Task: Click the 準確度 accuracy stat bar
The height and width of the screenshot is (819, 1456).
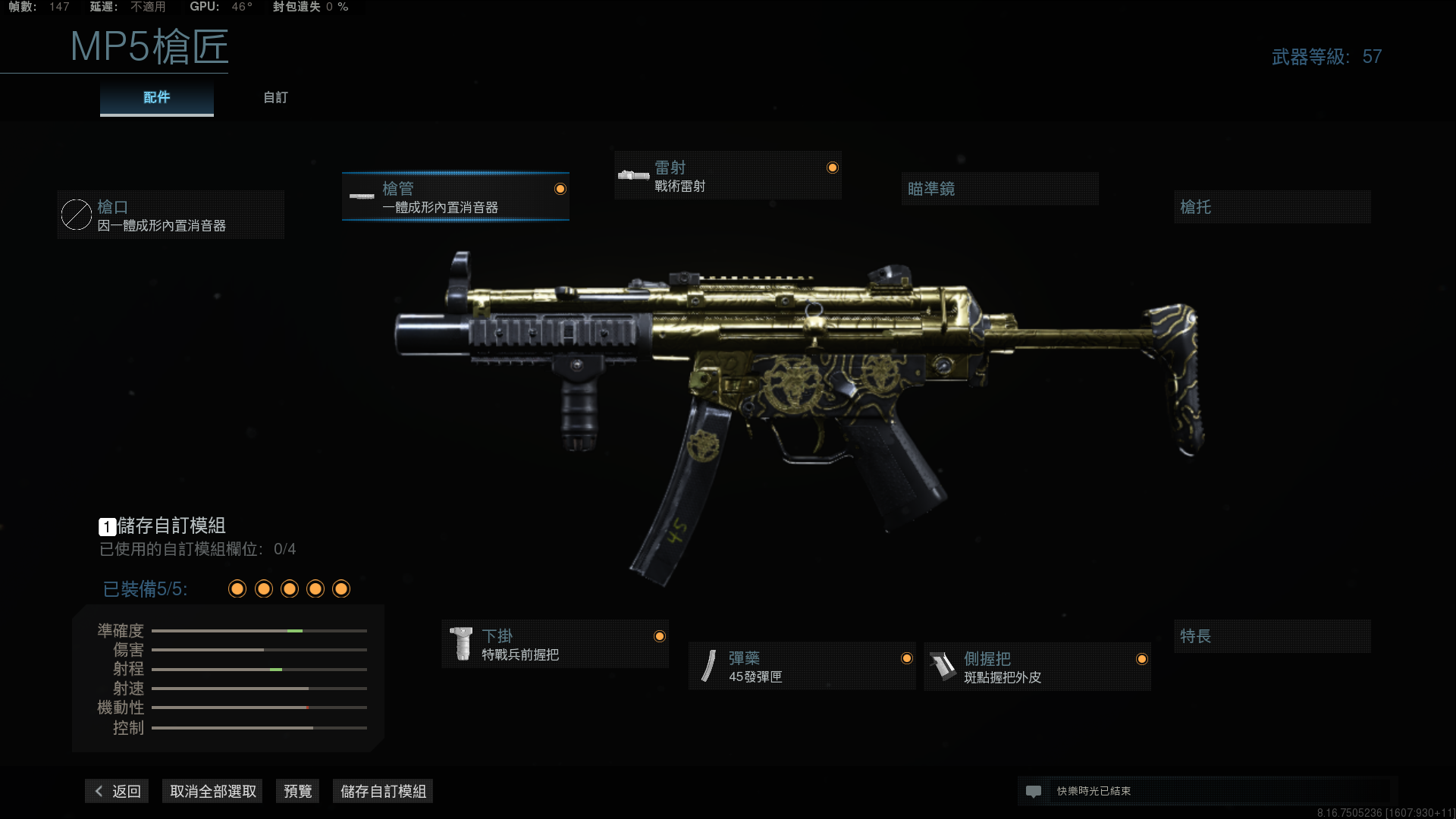Action: coord(259,630)
